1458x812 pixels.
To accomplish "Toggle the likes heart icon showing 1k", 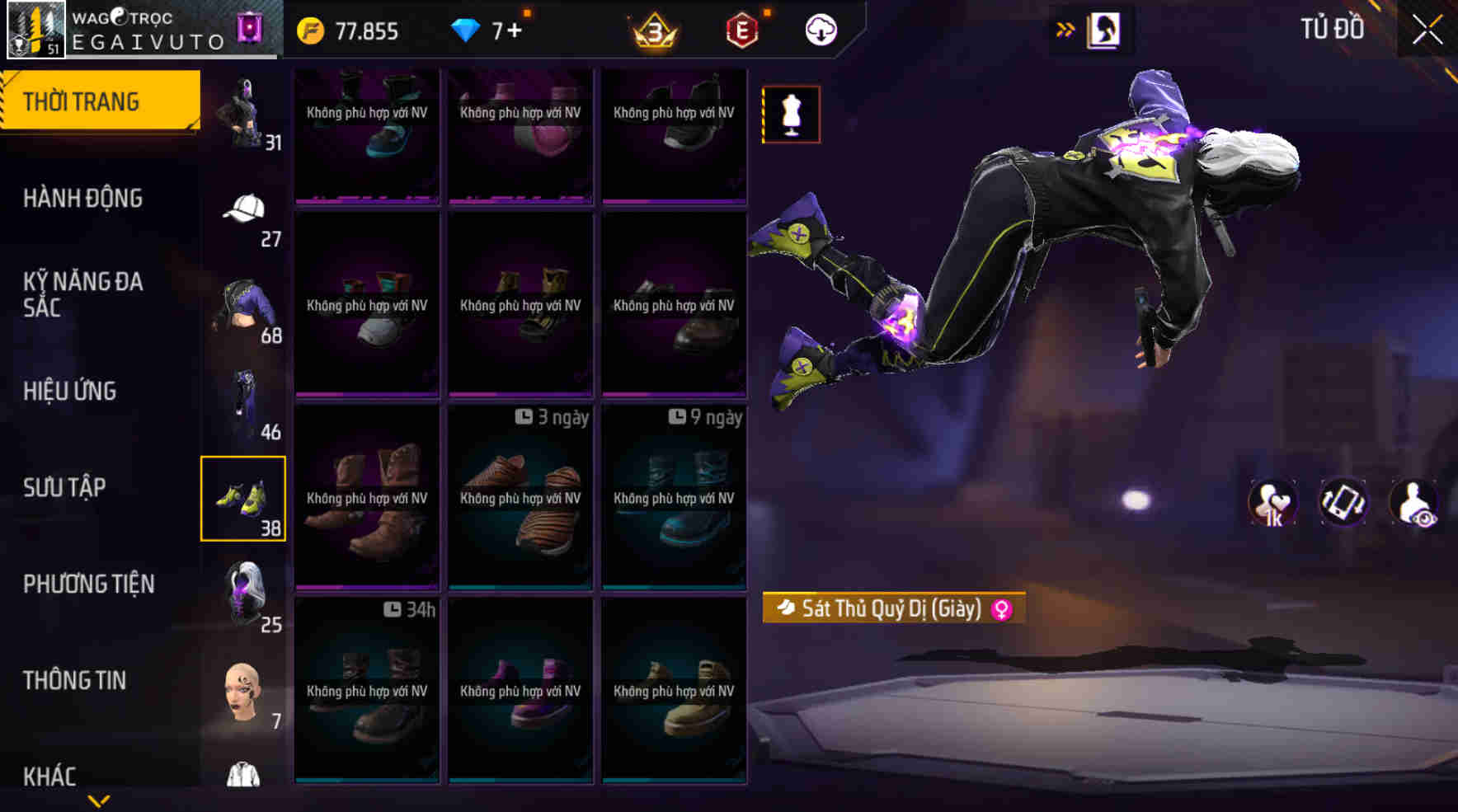I will [1271, 503].
